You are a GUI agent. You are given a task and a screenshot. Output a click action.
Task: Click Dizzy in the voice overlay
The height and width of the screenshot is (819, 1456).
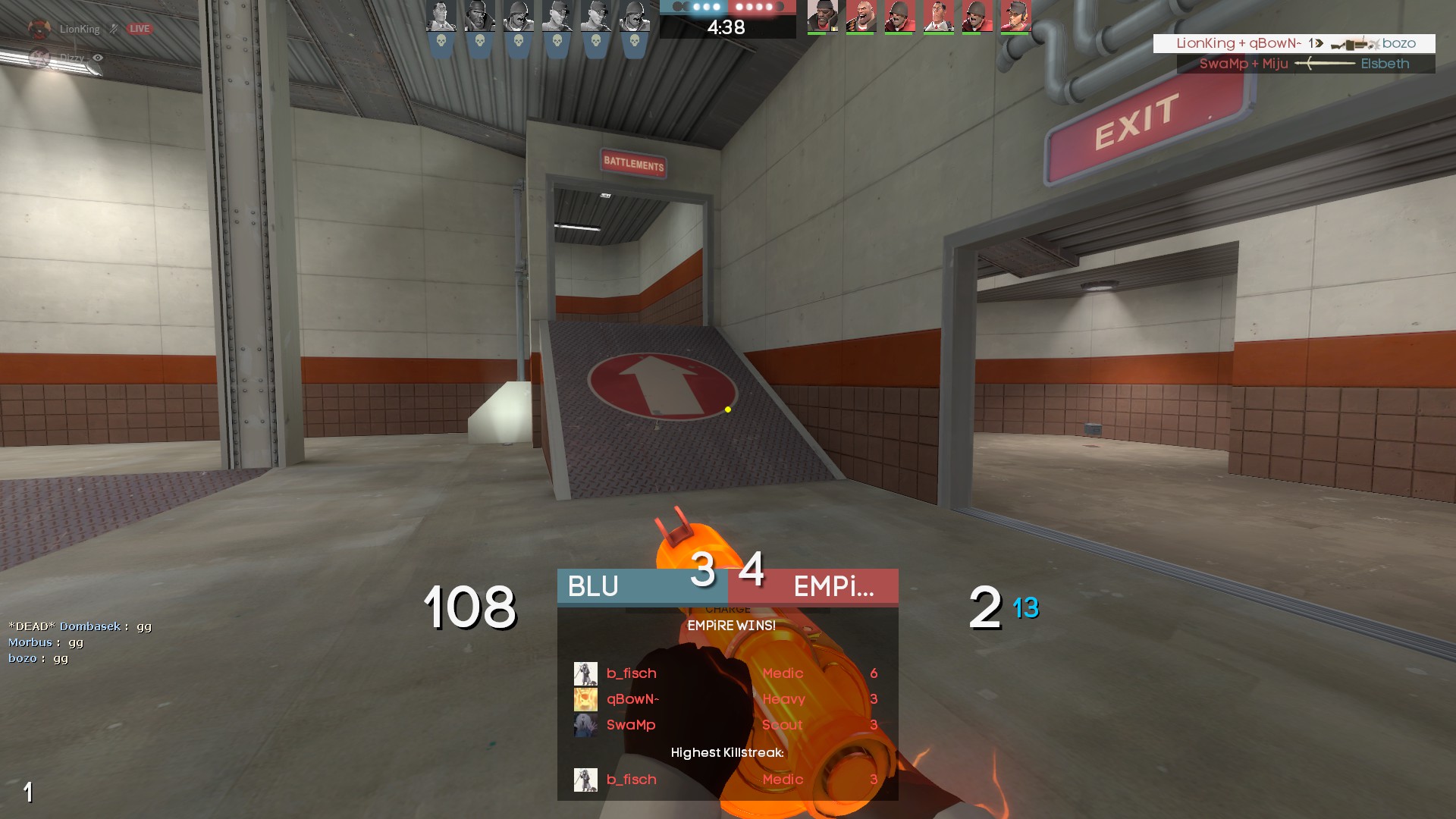coord(72,58)
